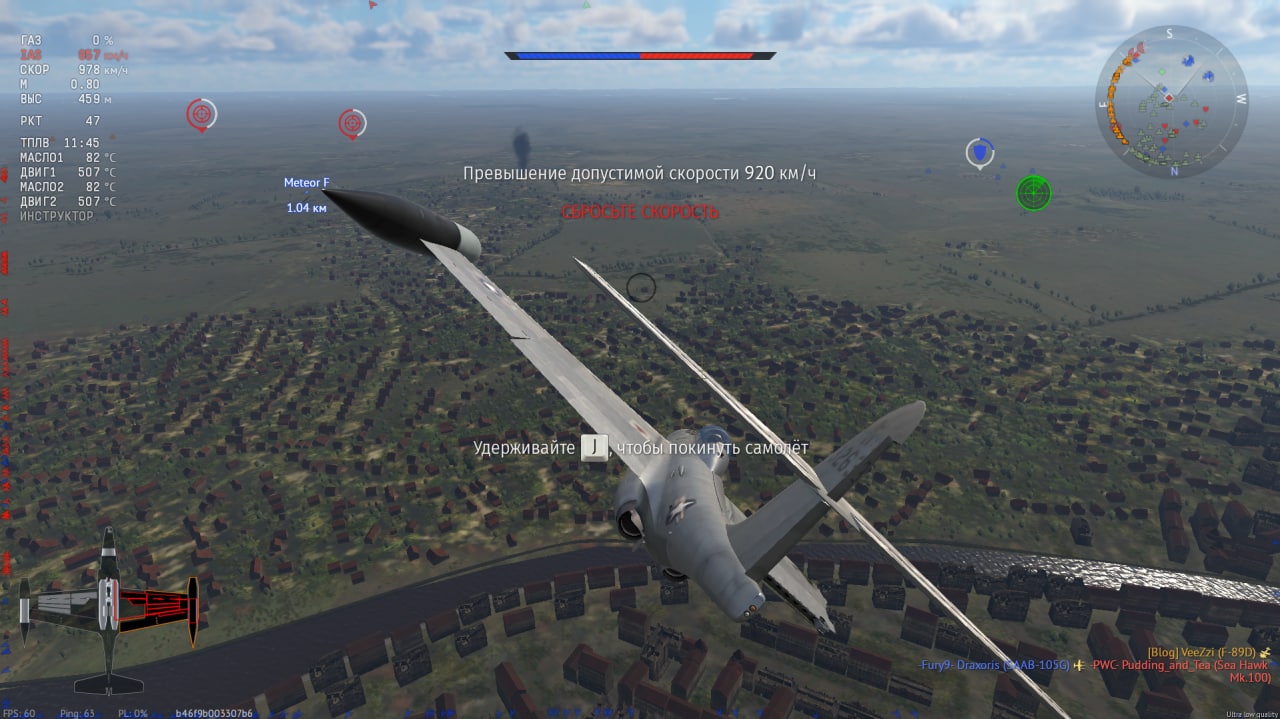
Task: Target the Meteor F enemy label
Action: (x=306, y=183)
